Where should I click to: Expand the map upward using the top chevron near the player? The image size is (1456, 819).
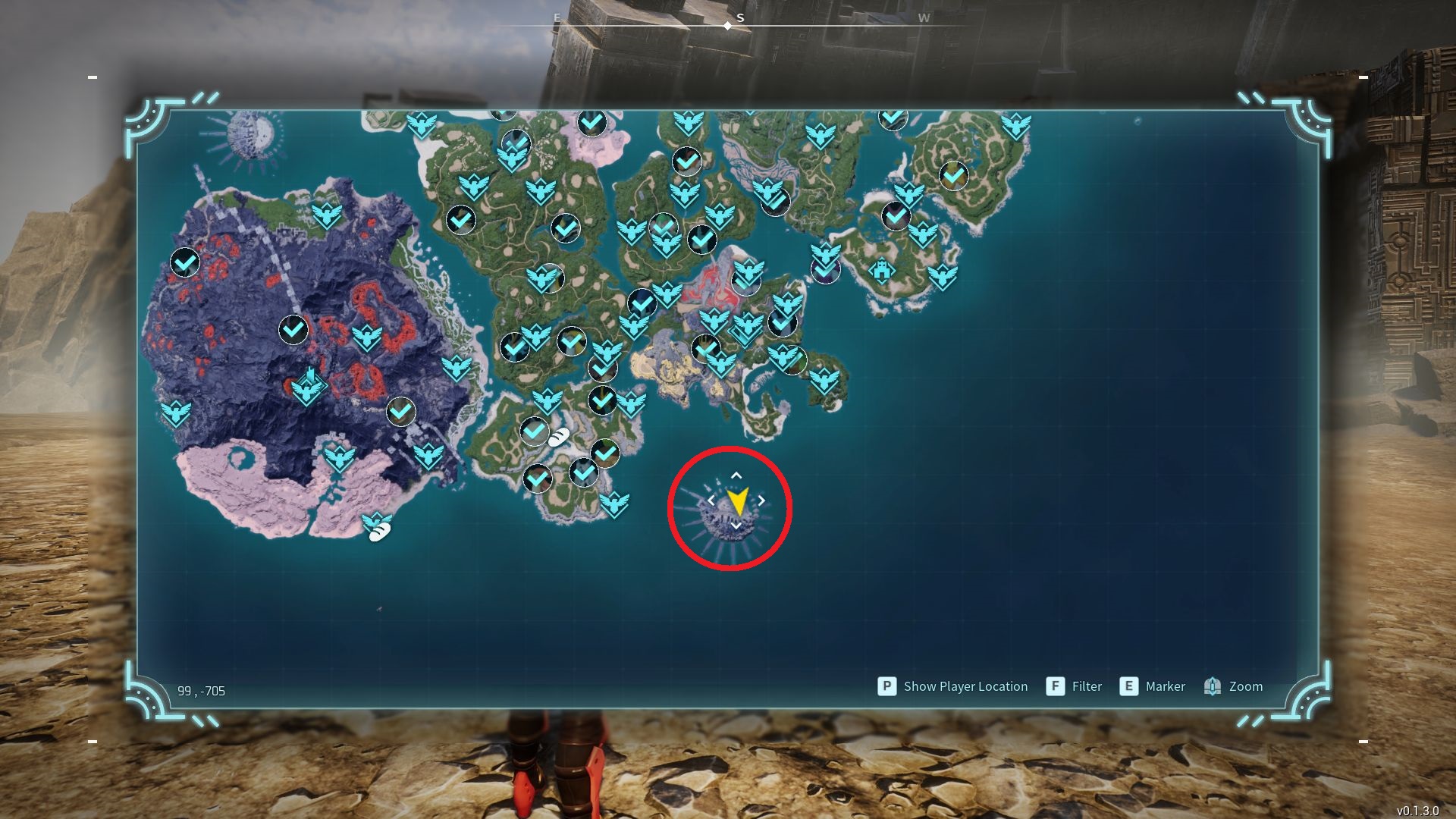pos(736,475)
